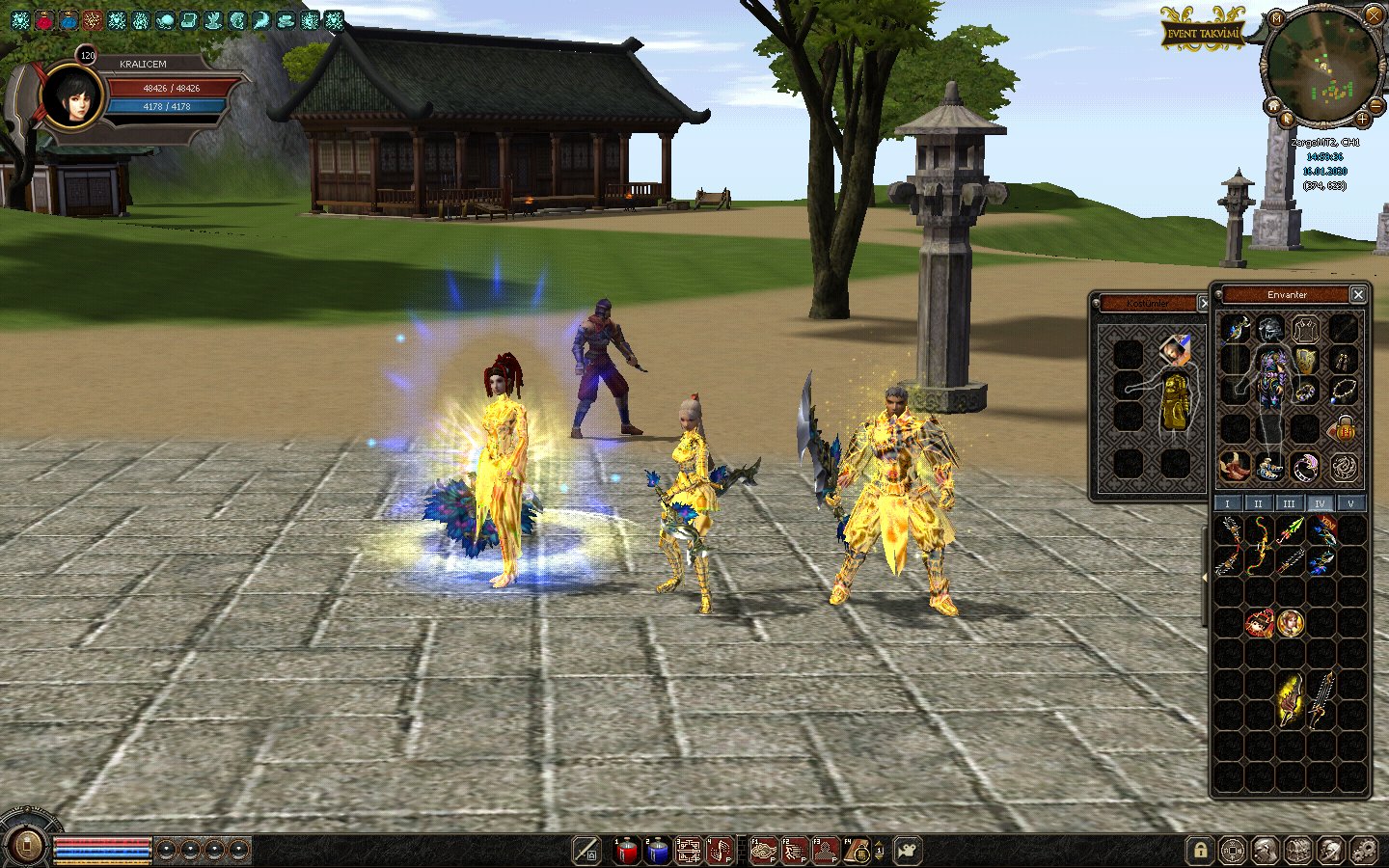This screenshot has height=868, width=1389.
Task: Select the red-hatted character token in inventory
Action: click(x=1259, y=623)
